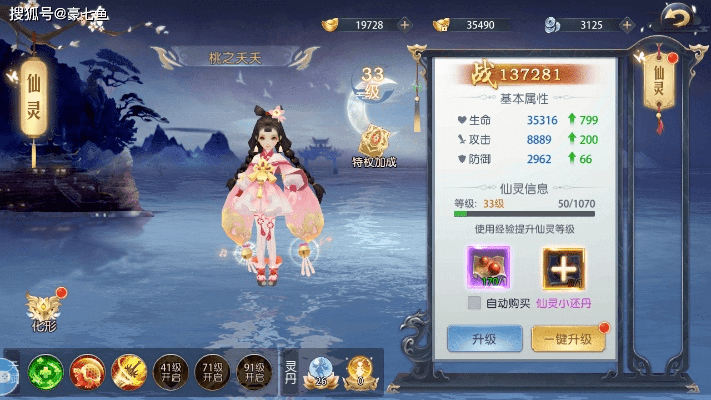Click the locked 71级开启 skill slot
The image size is (711, 400).
click(x=211, y=374)
